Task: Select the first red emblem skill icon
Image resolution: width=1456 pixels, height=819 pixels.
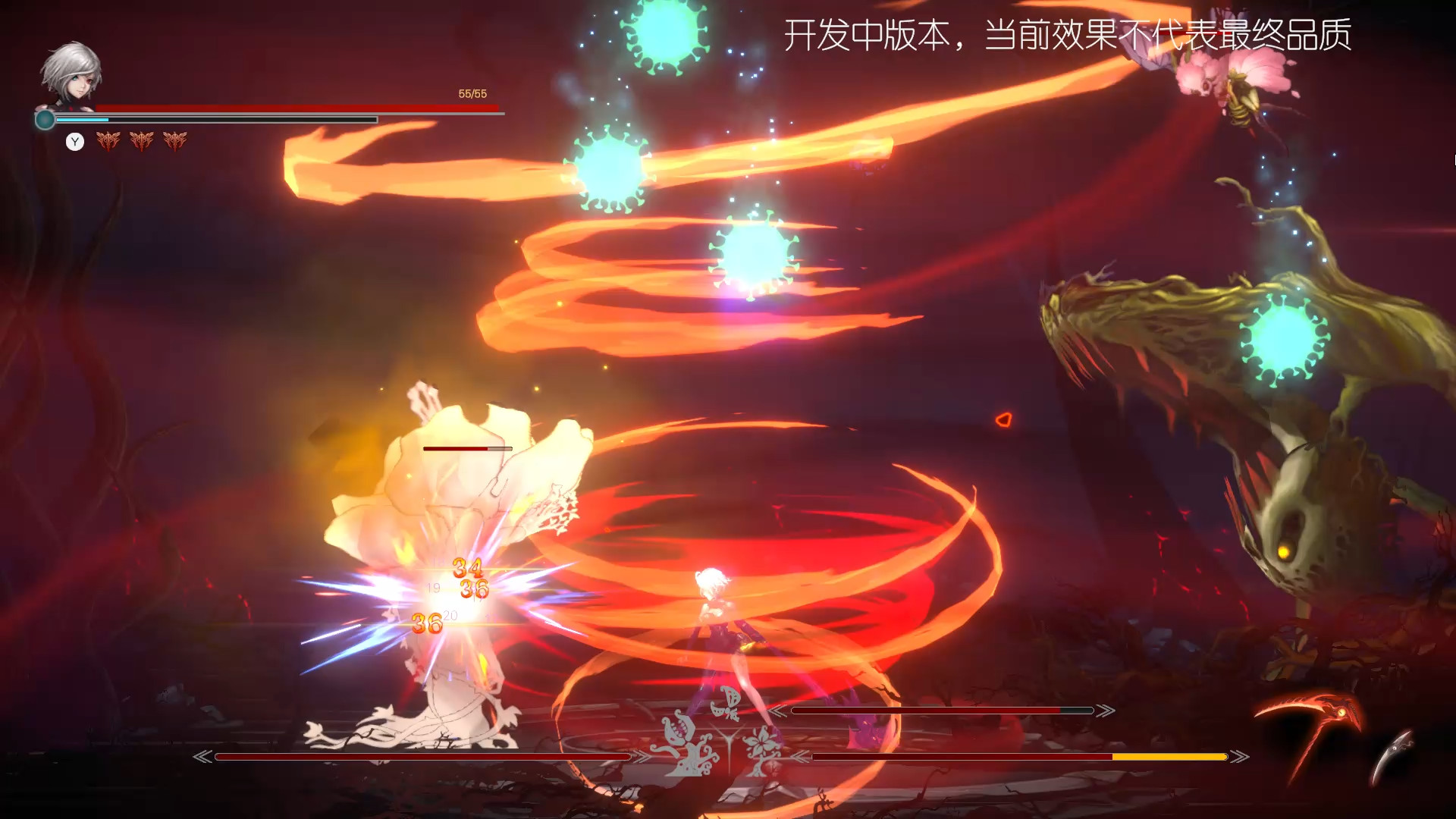Action: (x=109, y=141)
